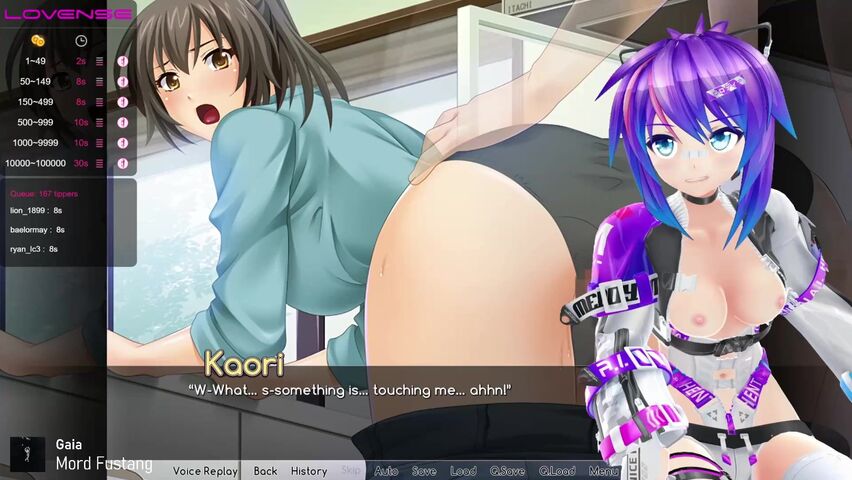Screen dimensions: 852x480
Task: Replay the voice line with Voice Replay
Action: [205, 471]
